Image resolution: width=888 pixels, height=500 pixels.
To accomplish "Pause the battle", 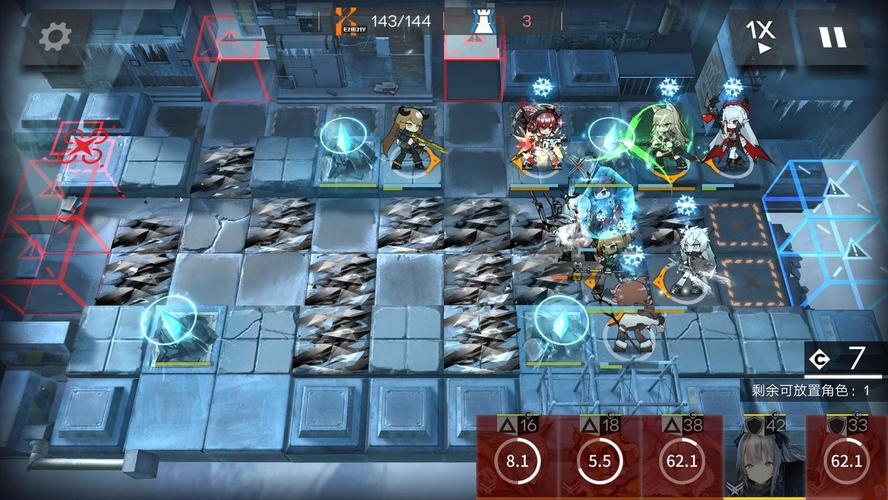I will point(832,37).
